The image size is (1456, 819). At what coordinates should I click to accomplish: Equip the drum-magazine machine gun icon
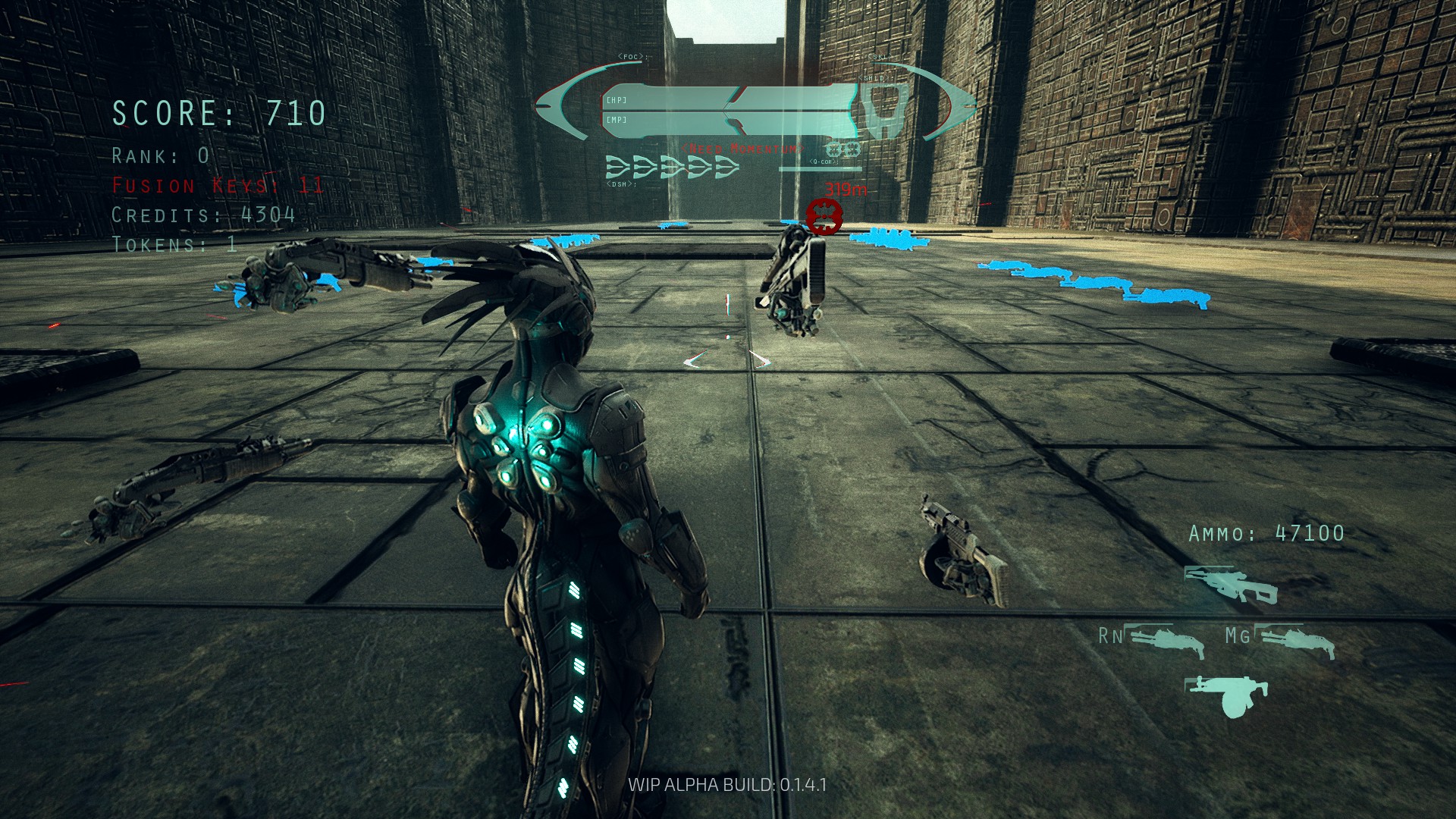pos(1227,695)
